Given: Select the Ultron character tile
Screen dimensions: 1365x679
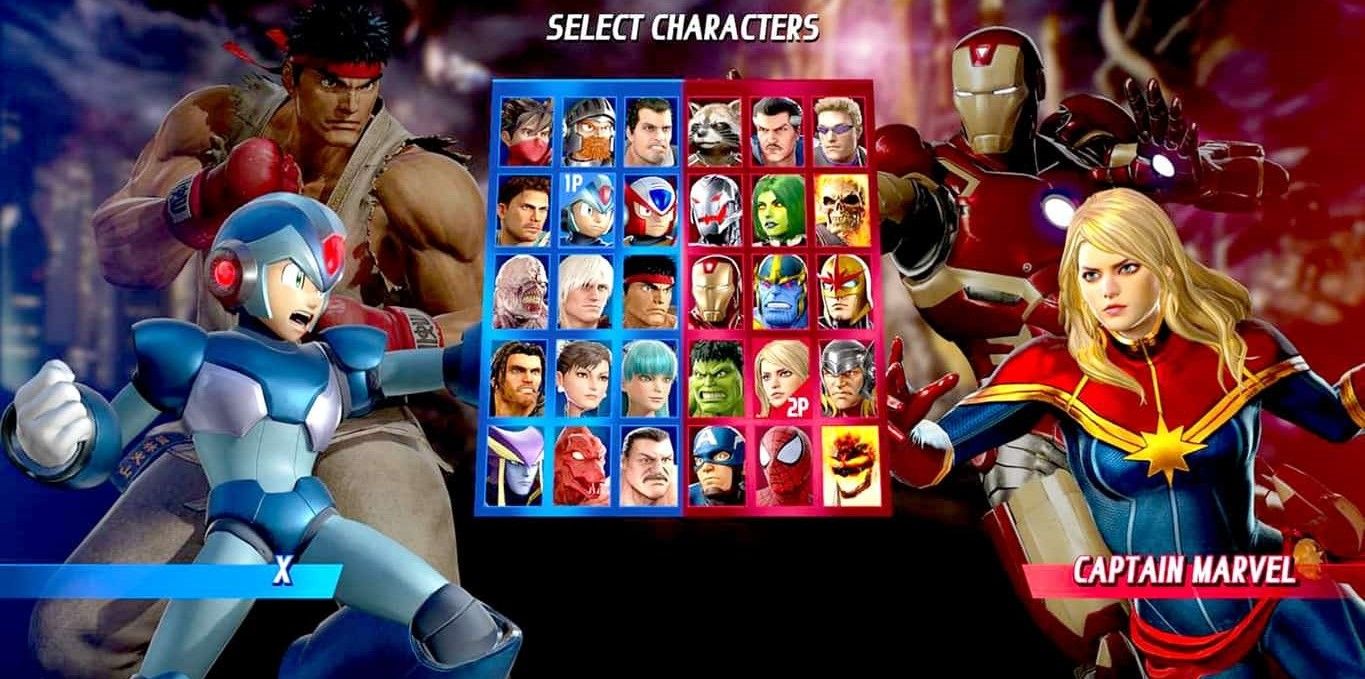Looking at the screenshot, I should 716,211.
